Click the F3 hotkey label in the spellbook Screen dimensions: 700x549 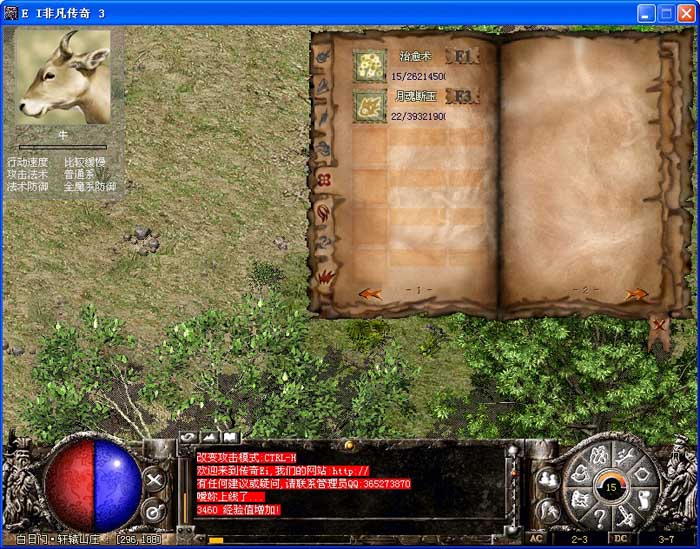[463, 97]
